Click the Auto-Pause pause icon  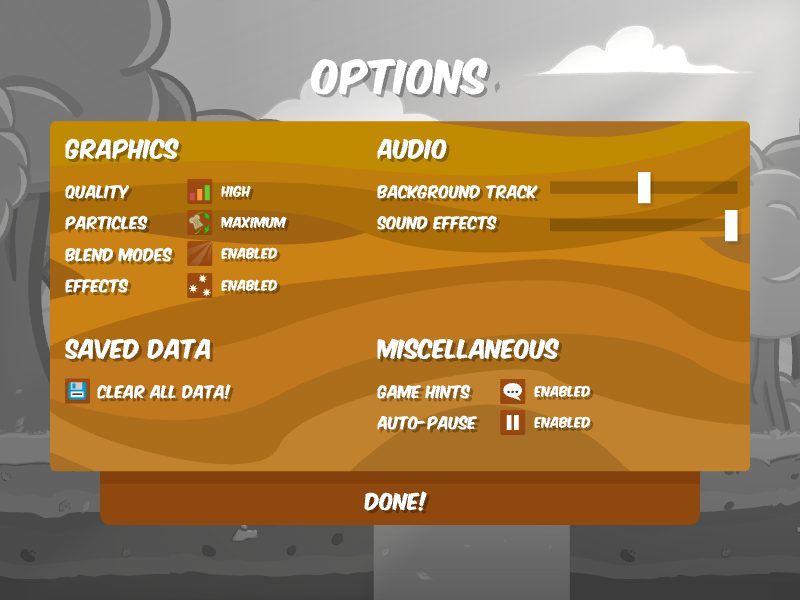pyautogui.click(x=513, y=423)
